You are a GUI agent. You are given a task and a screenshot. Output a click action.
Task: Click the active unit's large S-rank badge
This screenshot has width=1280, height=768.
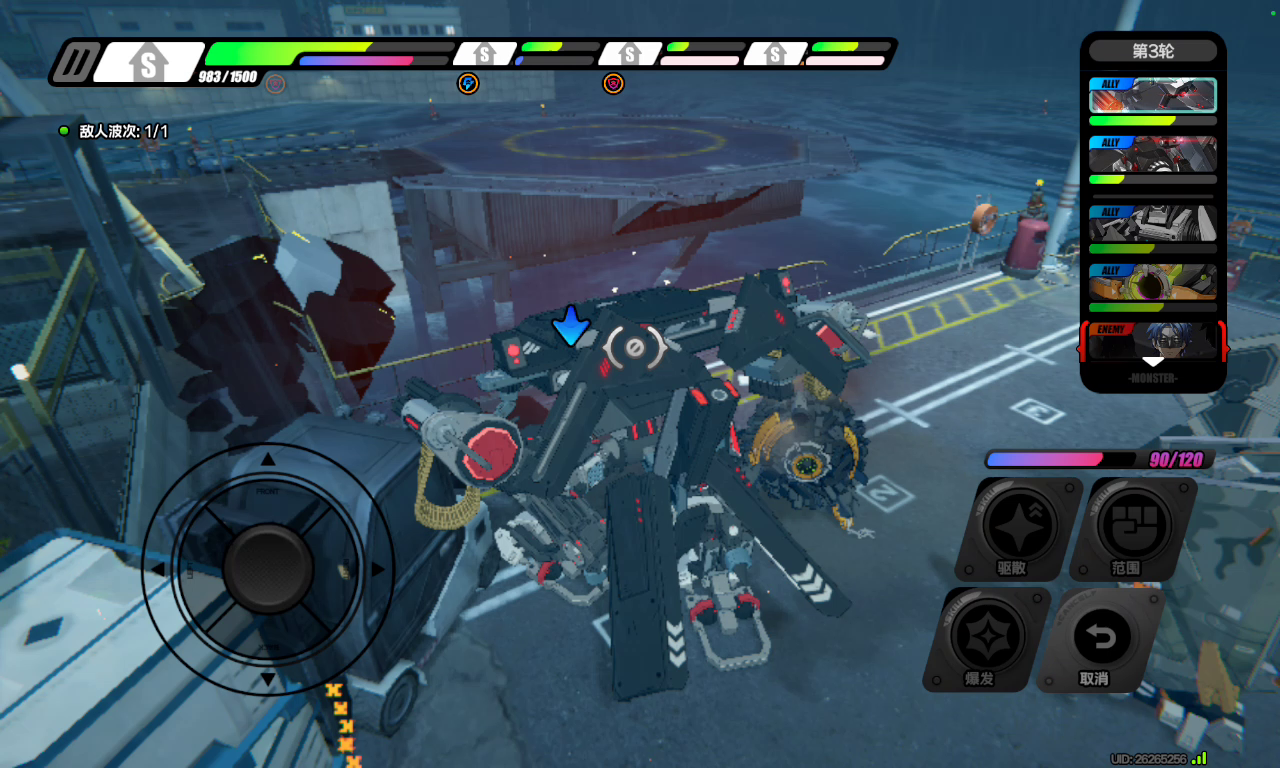point(149,63)
